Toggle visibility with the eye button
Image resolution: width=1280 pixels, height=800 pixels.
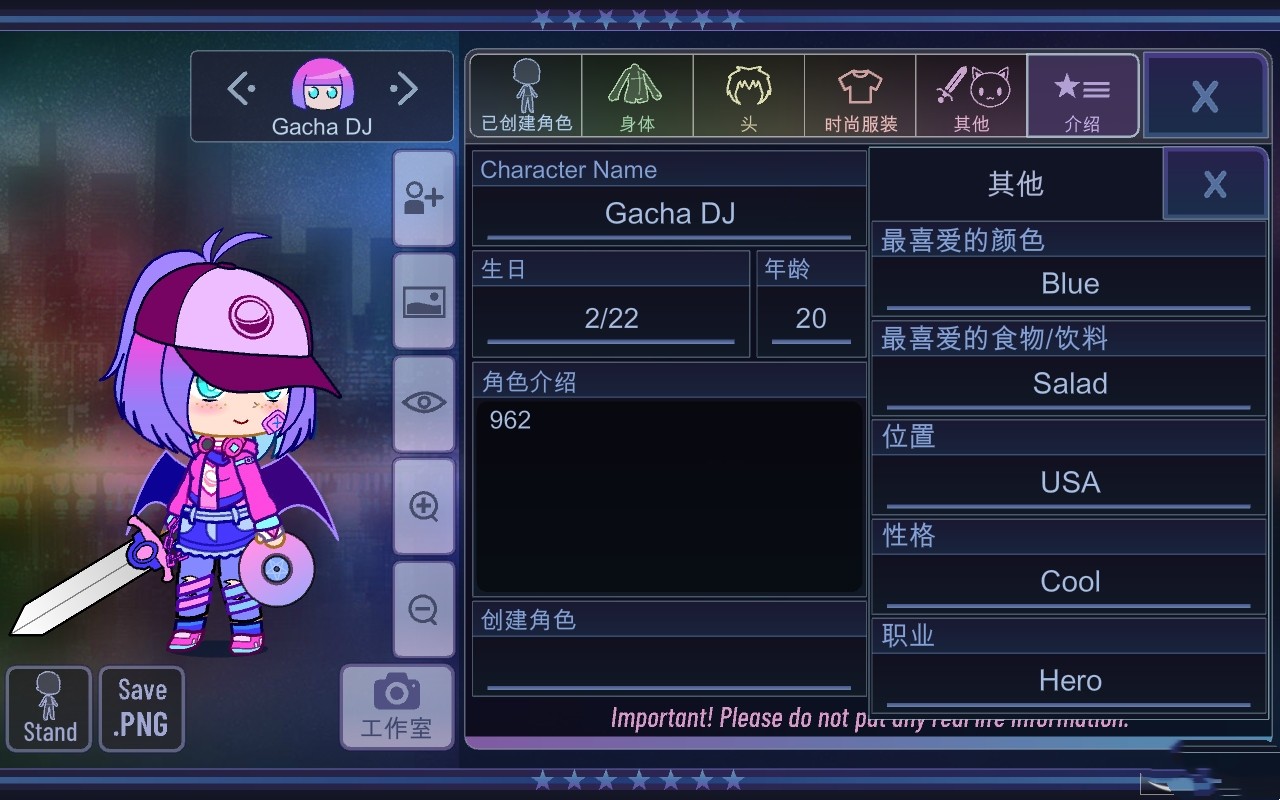pyautogui.click(x=424, y=403)
